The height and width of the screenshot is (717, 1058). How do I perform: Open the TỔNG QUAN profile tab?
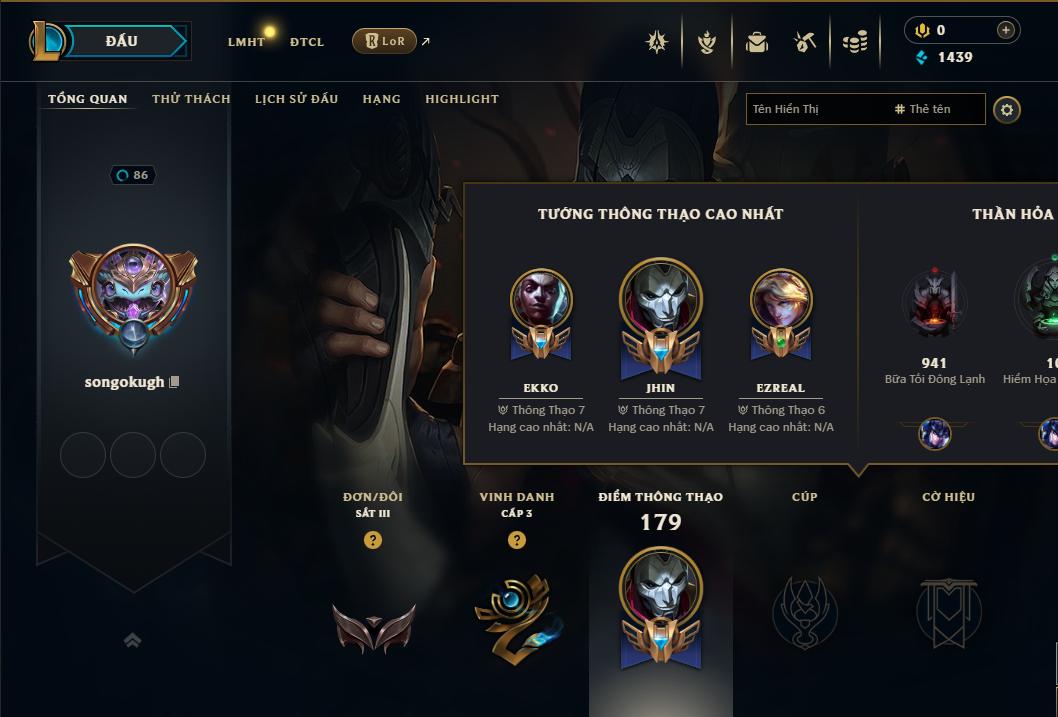[88, 99]
